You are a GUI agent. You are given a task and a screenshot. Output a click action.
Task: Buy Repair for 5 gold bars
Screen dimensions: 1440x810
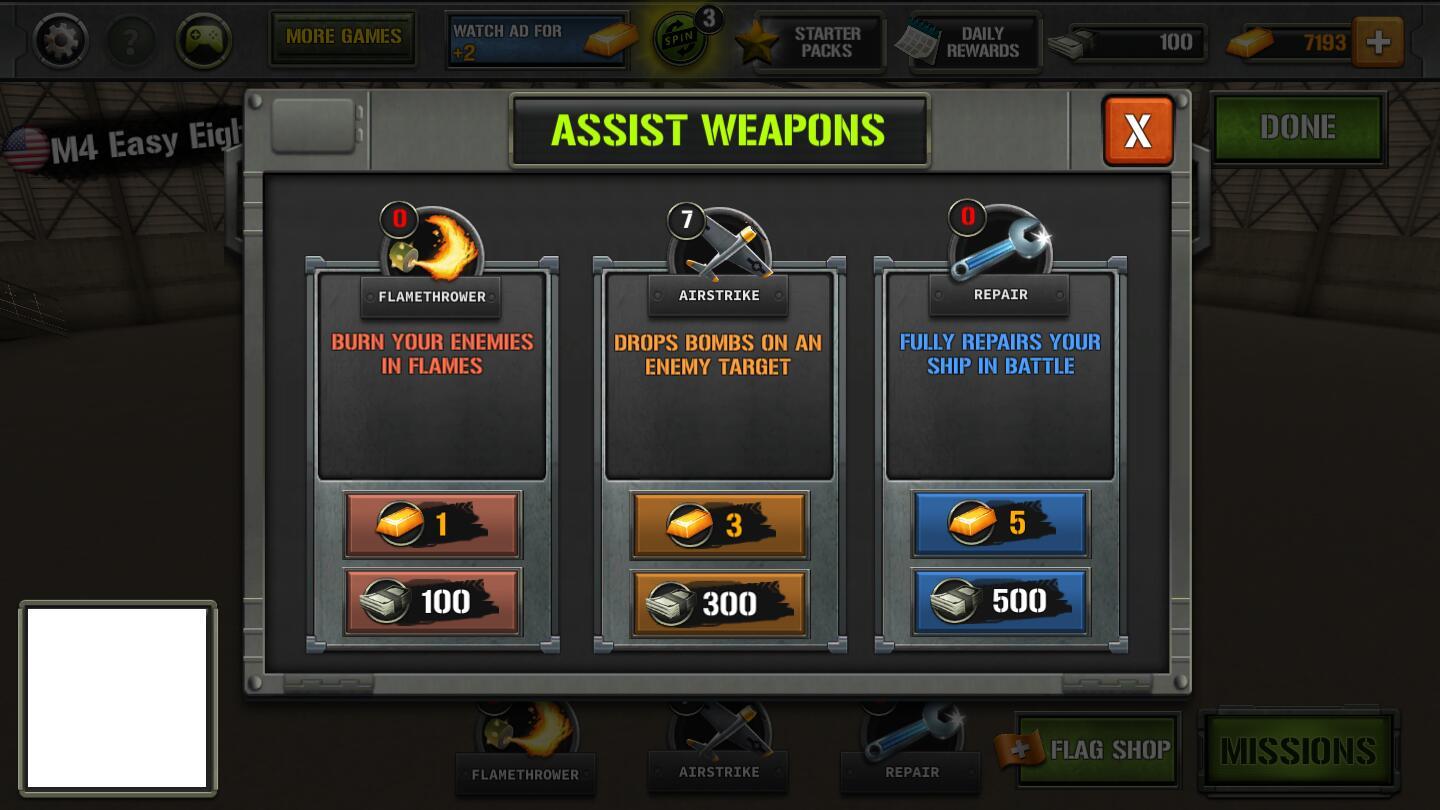1000,523
